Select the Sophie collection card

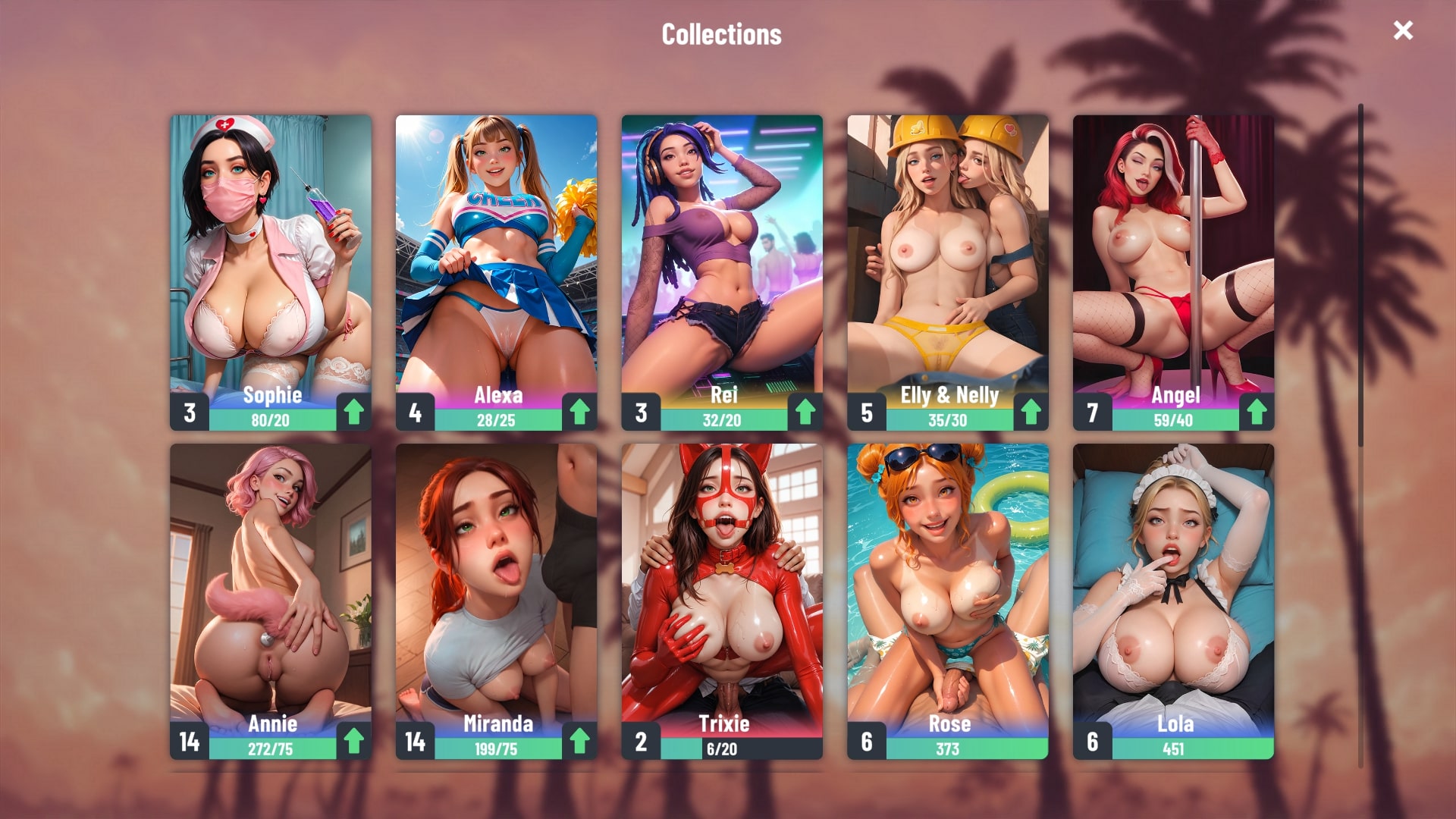click(x=271, y=258)
